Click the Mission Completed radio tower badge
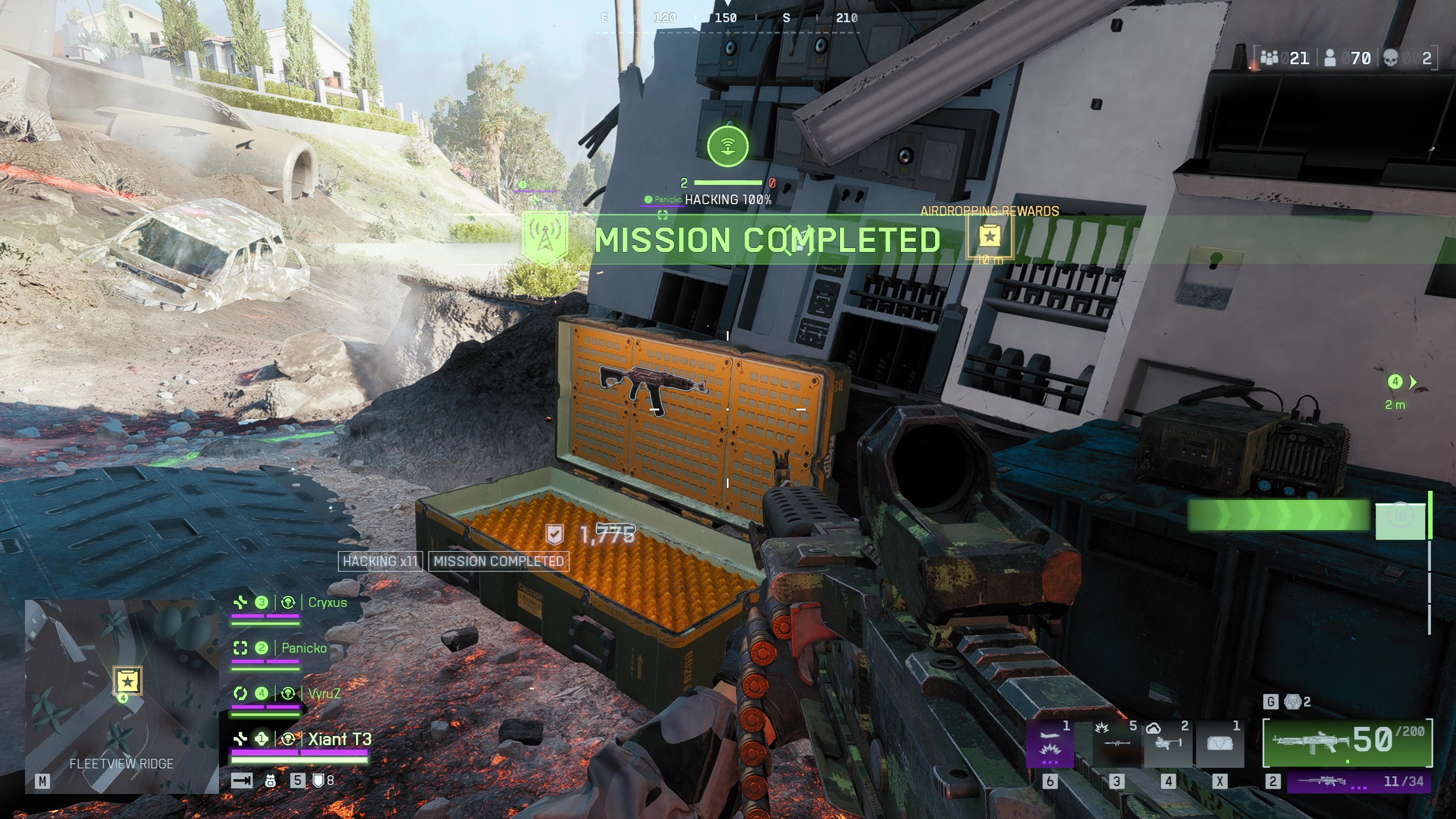Screen dimensions: 1456x819 545,239
